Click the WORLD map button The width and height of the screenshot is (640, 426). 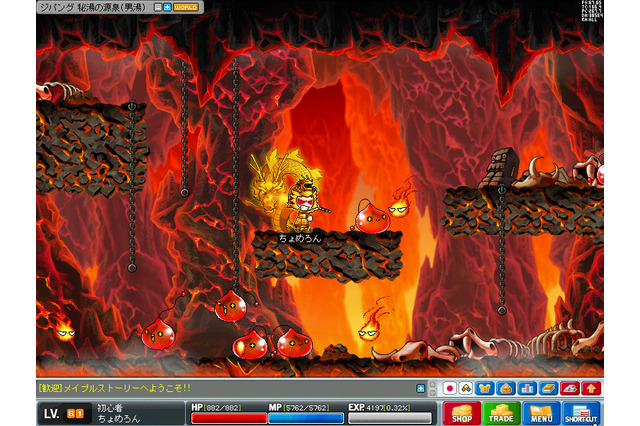click(186, 7)
